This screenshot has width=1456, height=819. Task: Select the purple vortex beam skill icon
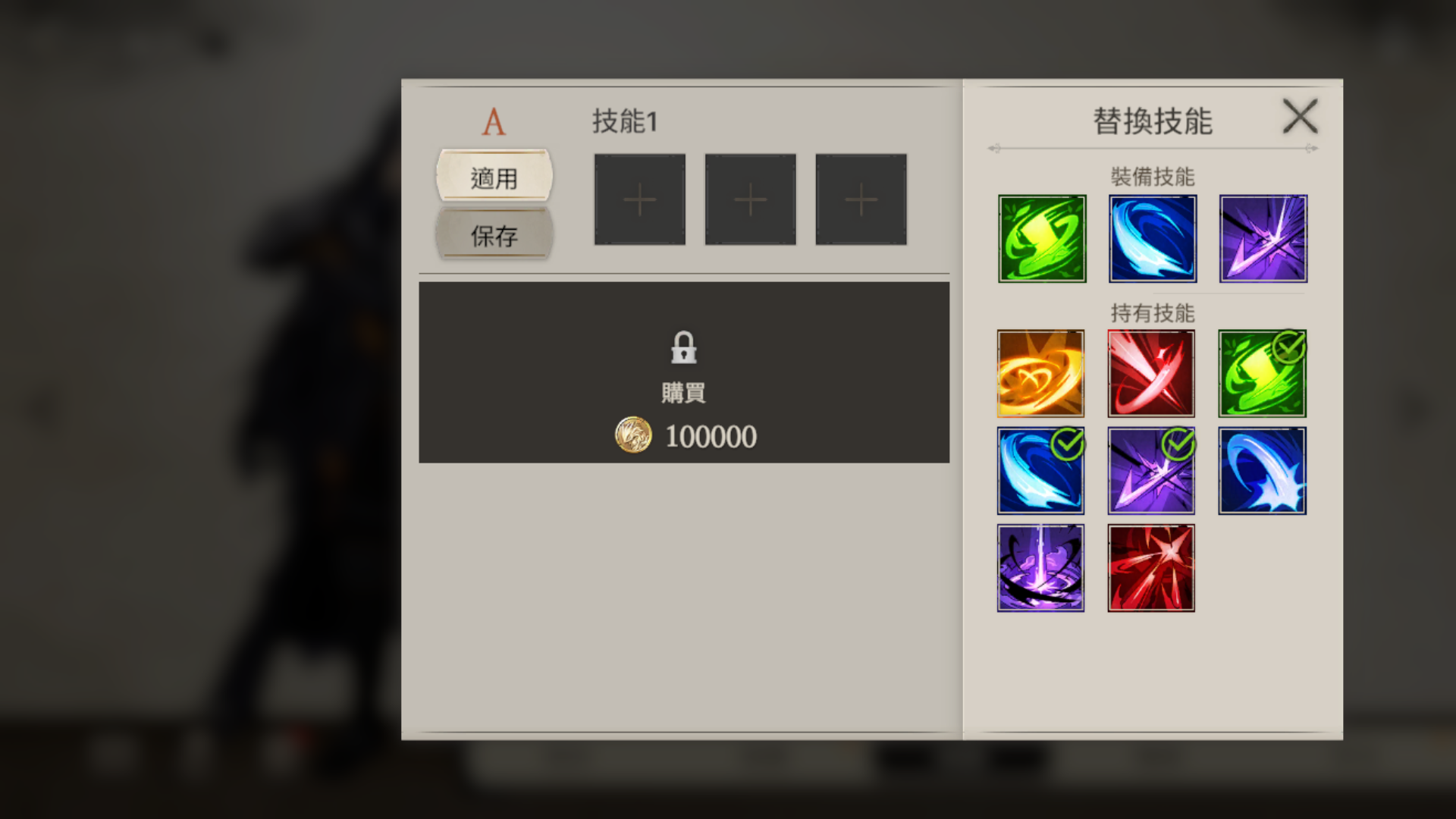point(1040,567)
